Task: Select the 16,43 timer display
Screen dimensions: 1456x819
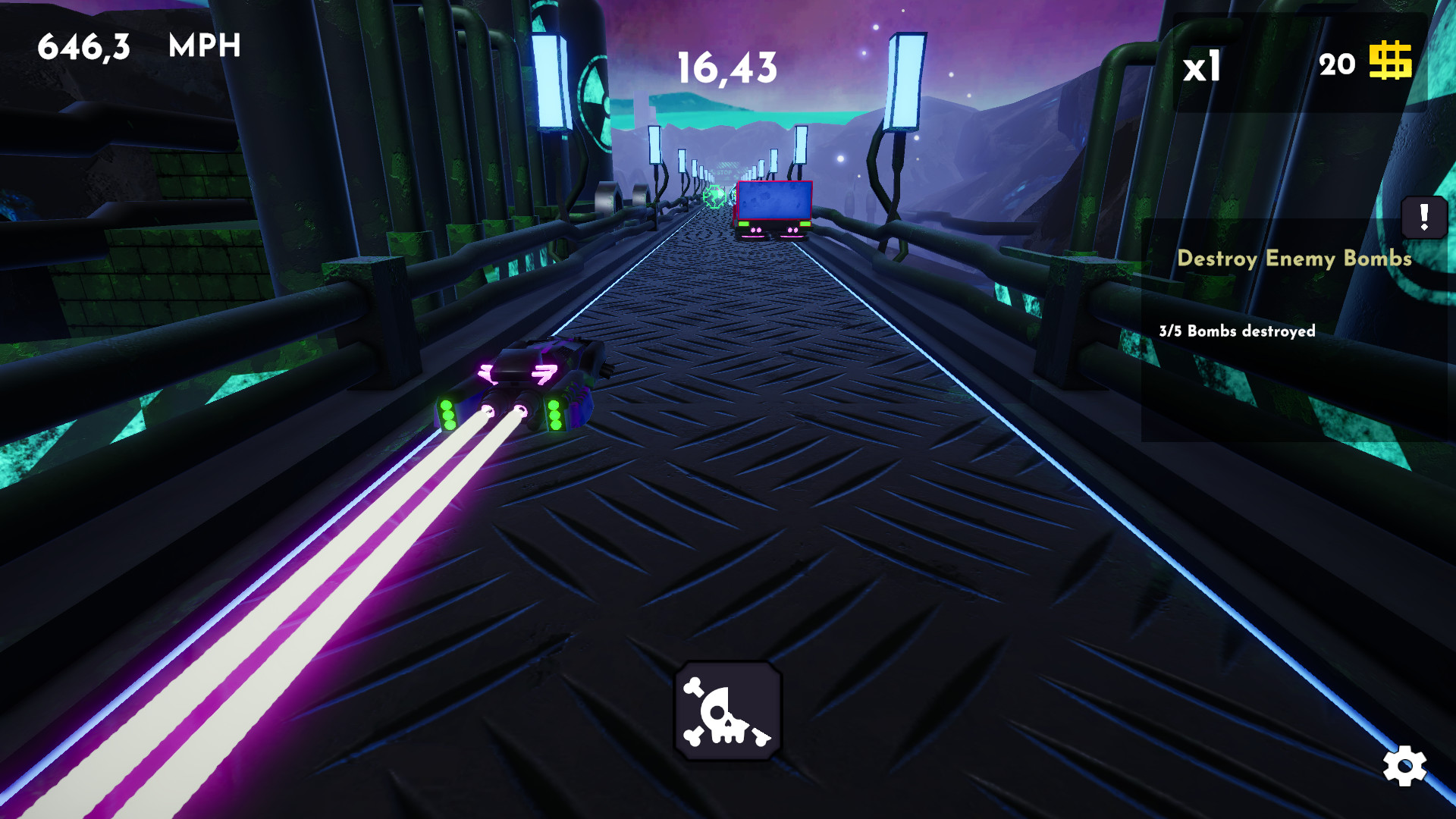Action: 726,67
